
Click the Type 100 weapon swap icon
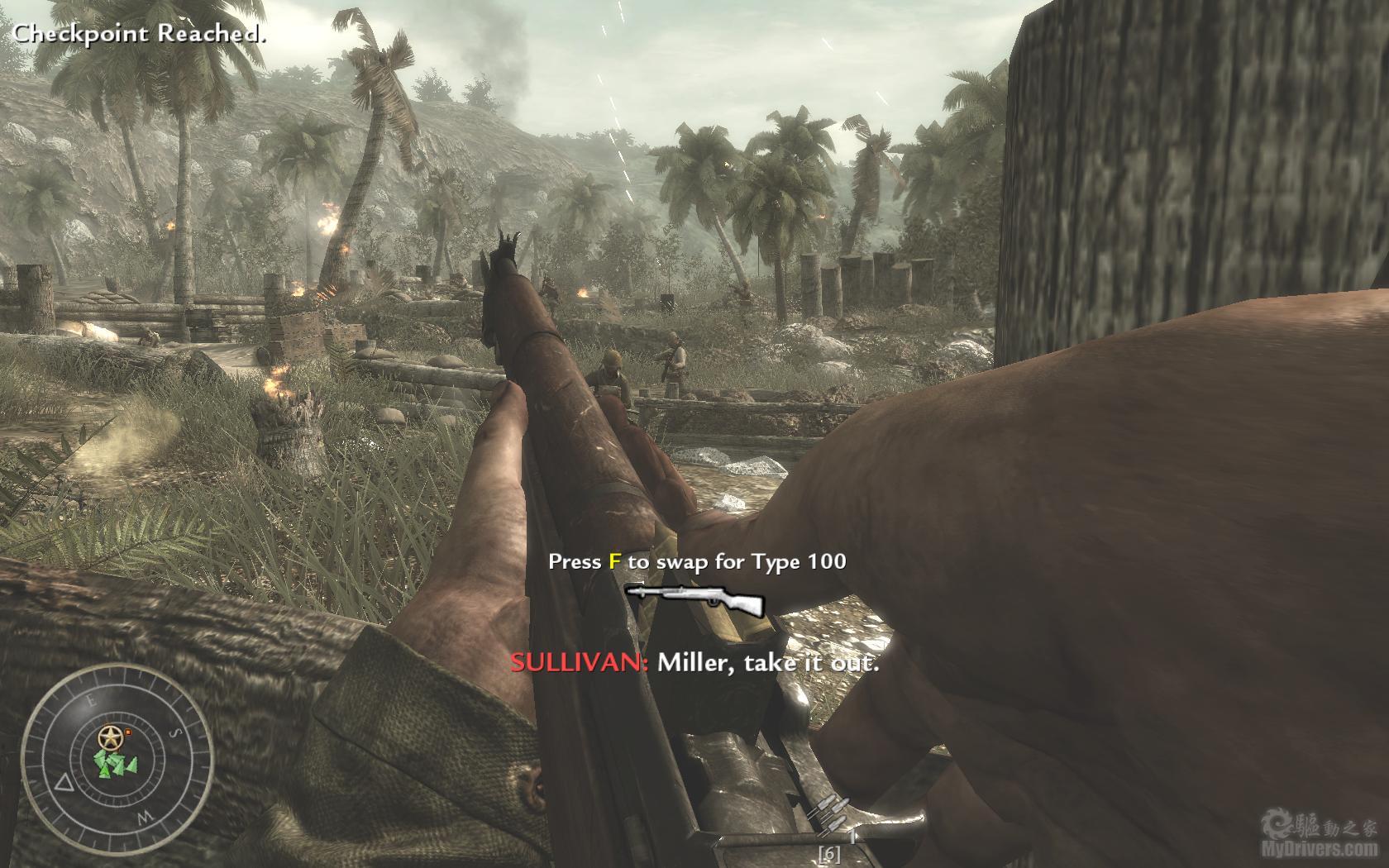click(694, 599)
